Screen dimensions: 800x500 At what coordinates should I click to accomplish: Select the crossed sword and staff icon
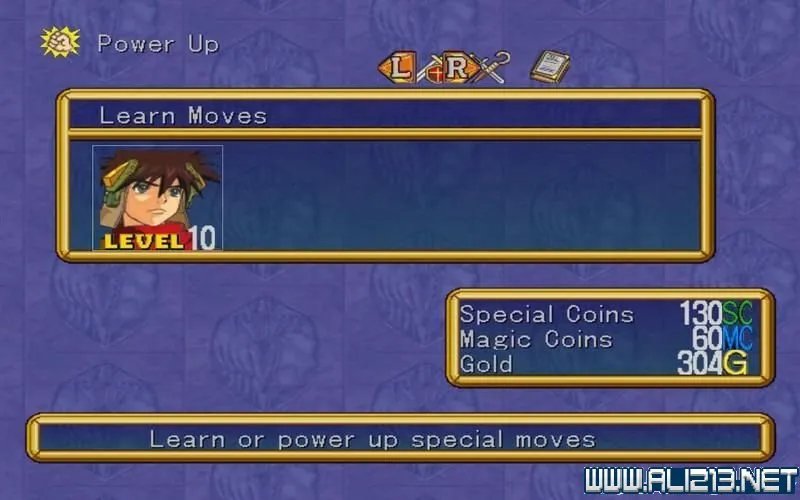pos(493,67)
